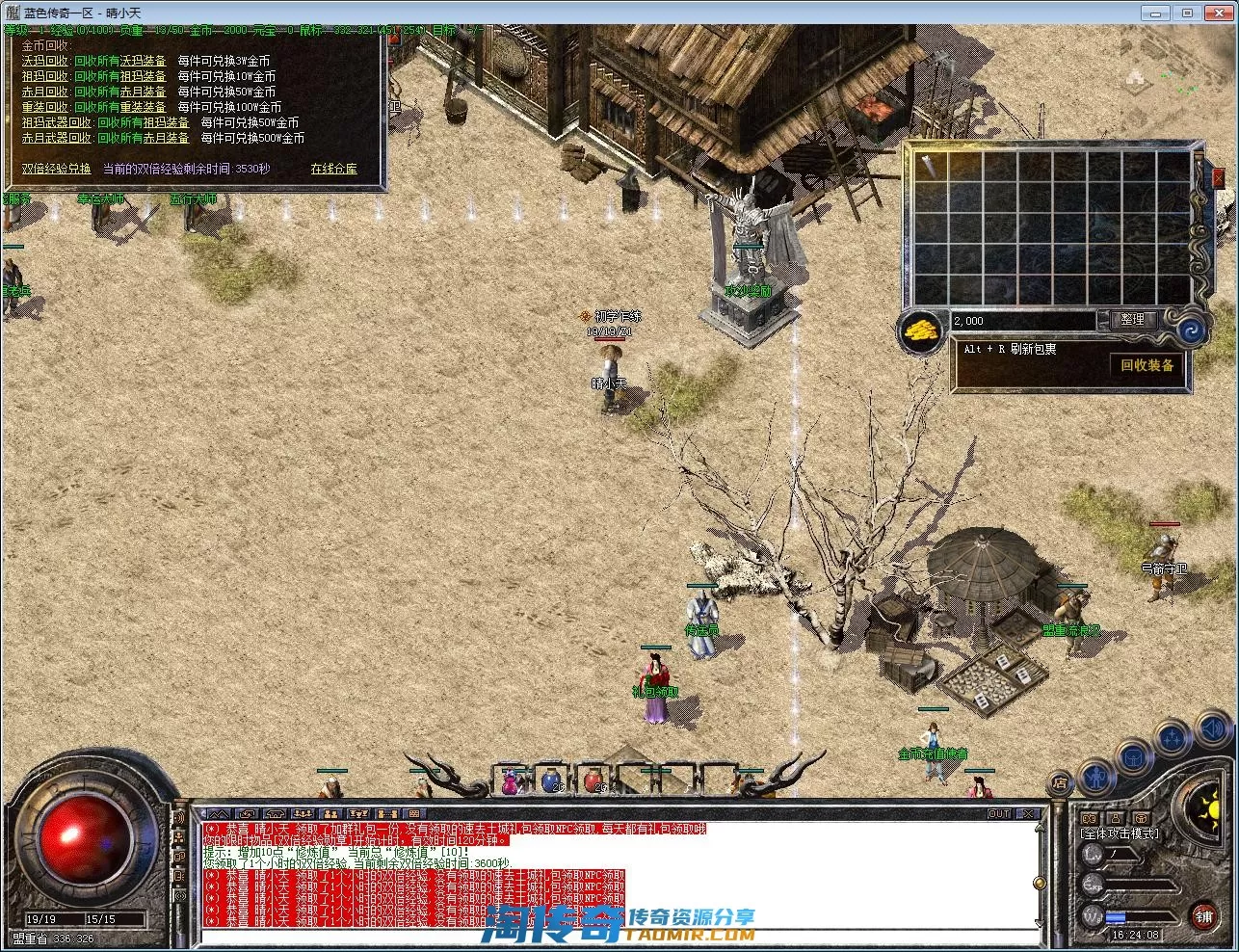This screenshot has height=952, width=1239.
Task: Click the 整理 sort bag button
Action: pyautogui.click(x=1132, y=320)
